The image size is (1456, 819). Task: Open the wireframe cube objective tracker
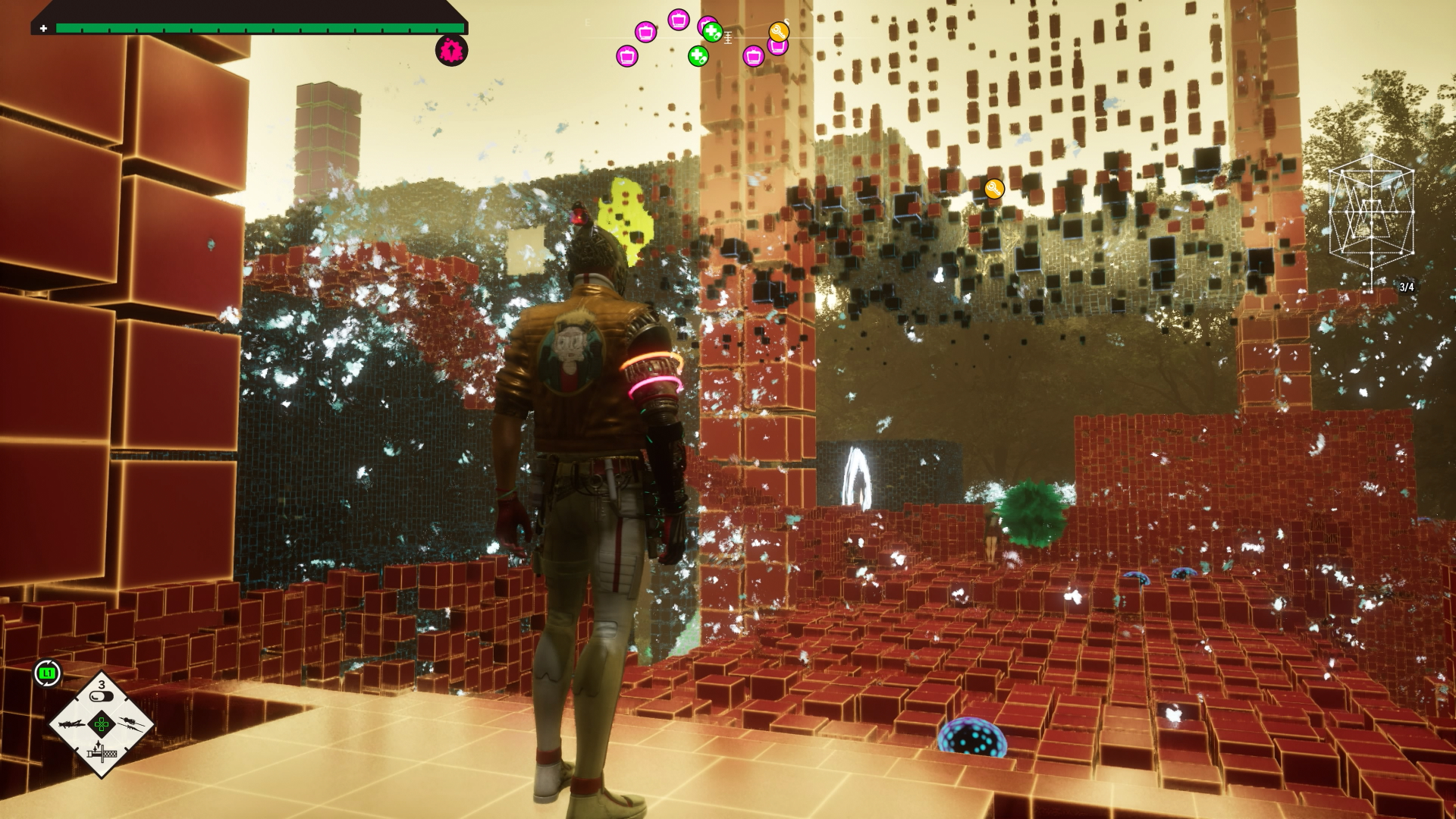coord(1371,215)
